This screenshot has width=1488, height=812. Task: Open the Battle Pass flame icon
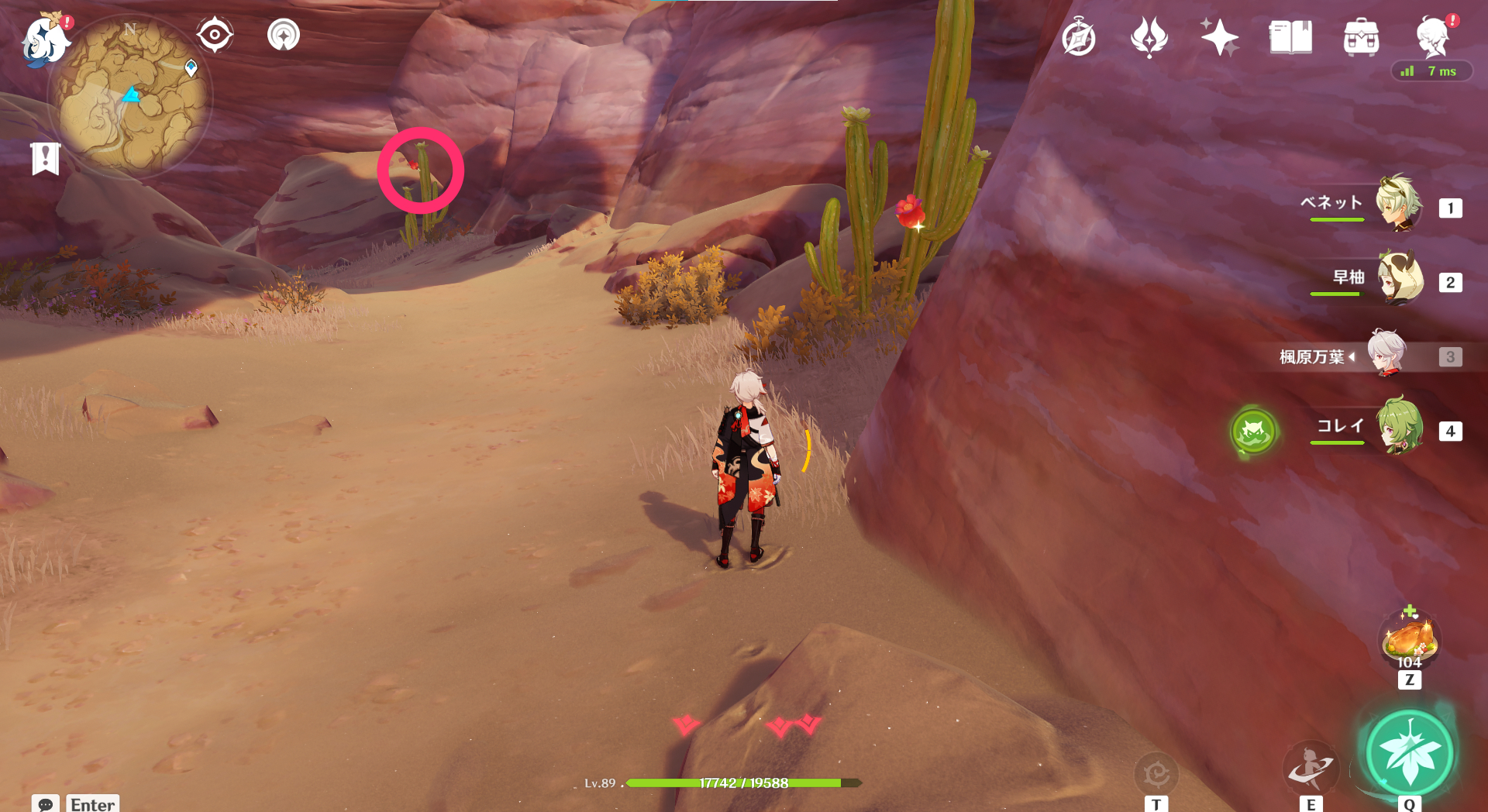pos(1149,36)
